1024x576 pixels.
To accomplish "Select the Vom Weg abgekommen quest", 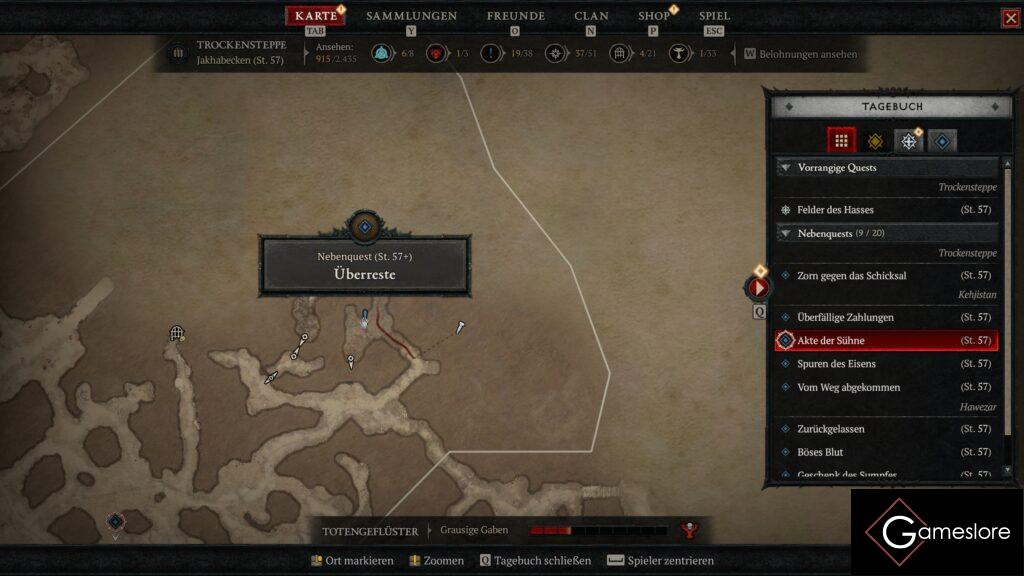I will (848, 387).
